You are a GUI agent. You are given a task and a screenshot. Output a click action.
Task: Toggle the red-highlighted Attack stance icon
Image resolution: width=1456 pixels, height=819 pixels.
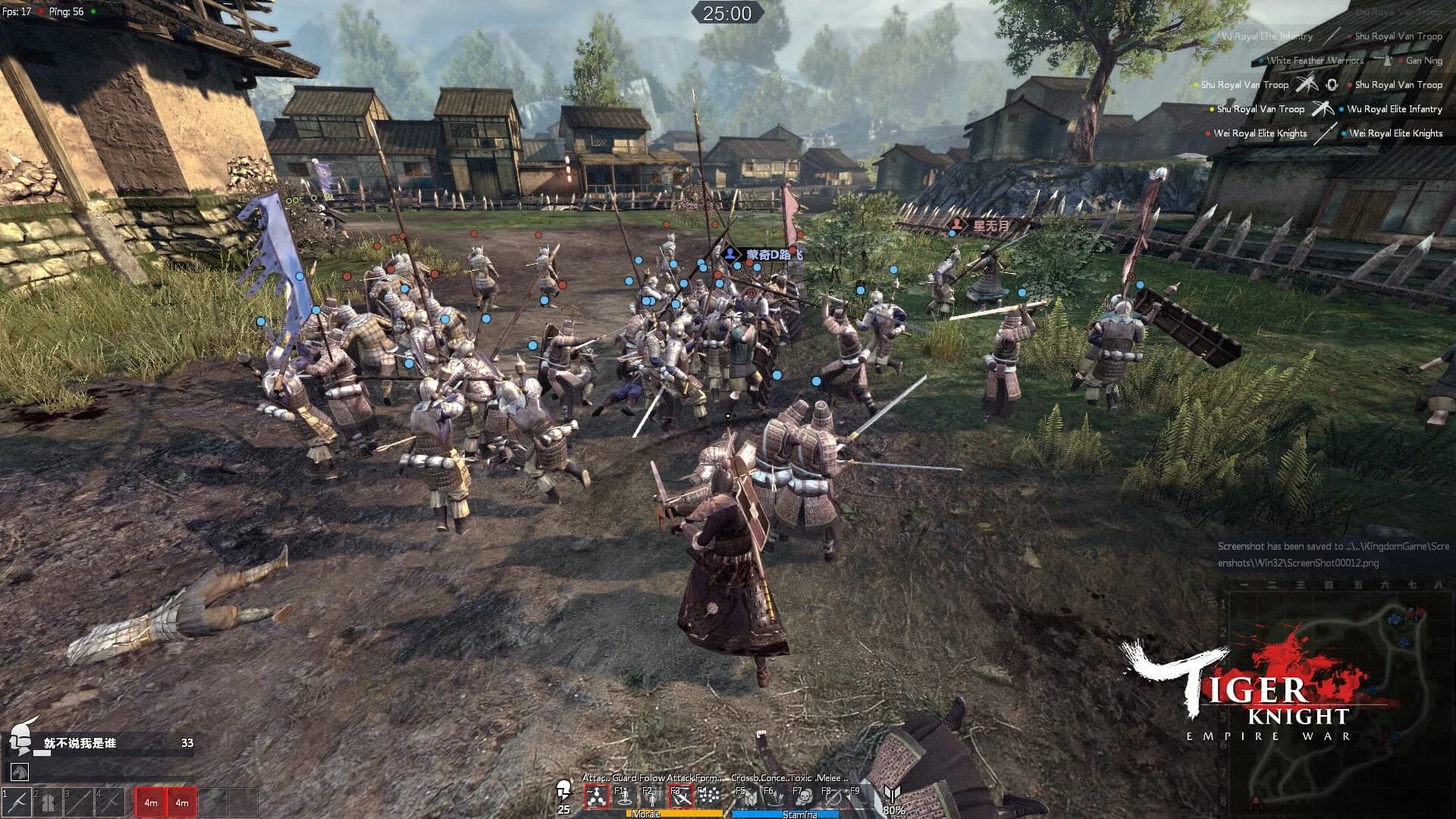597,797
